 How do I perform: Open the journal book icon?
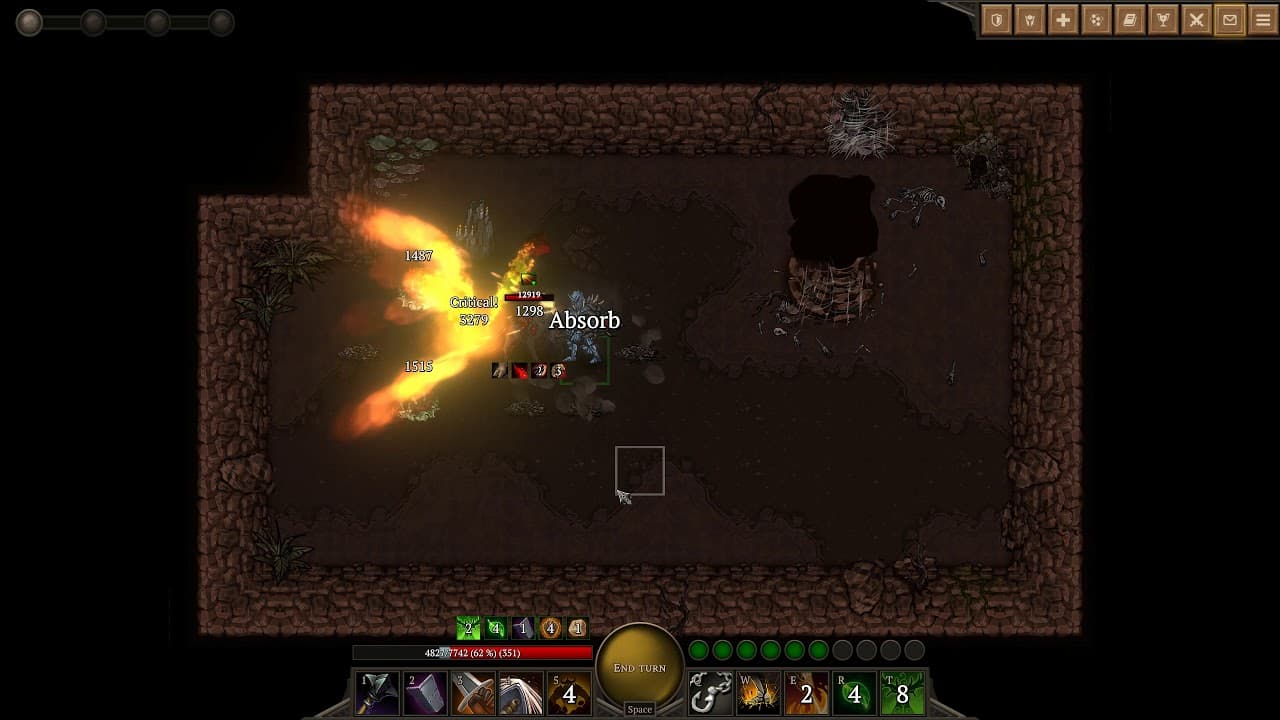coord(1132,20)
